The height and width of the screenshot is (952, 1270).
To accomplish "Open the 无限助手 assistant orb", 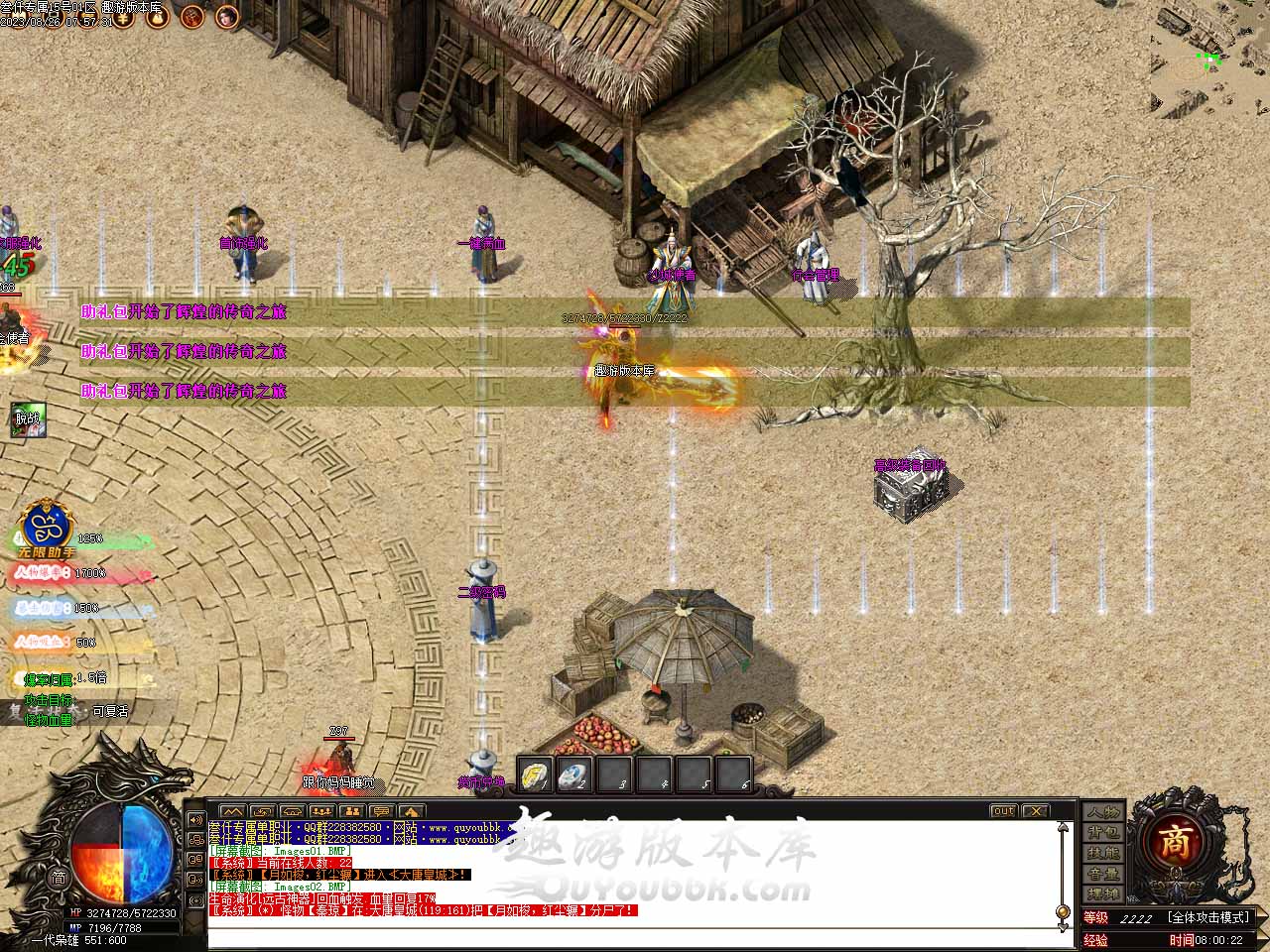I will coord(44,527).
